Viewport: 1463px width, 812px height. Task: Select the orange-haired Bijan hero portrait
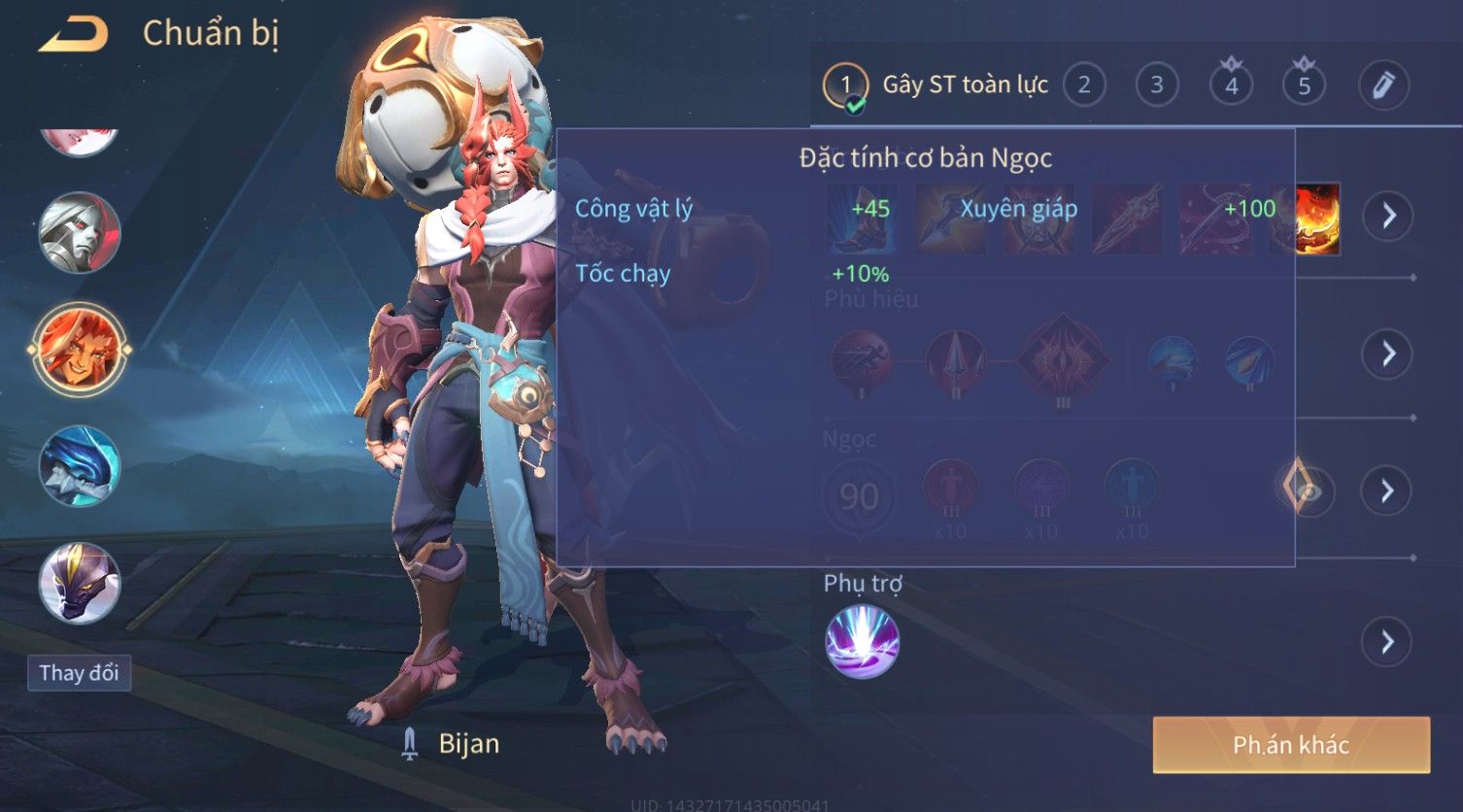[79, 350]
